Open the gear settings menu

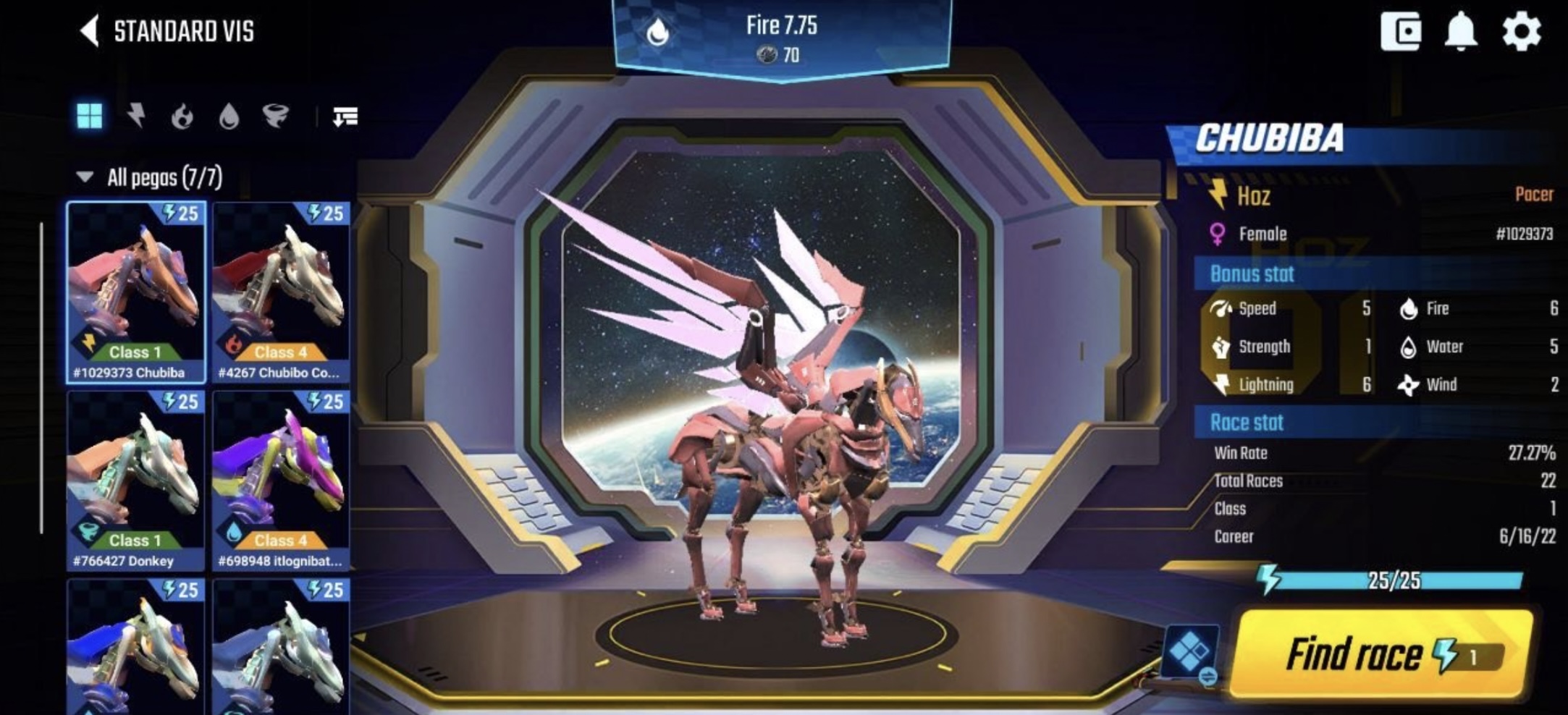[1521, 31]
